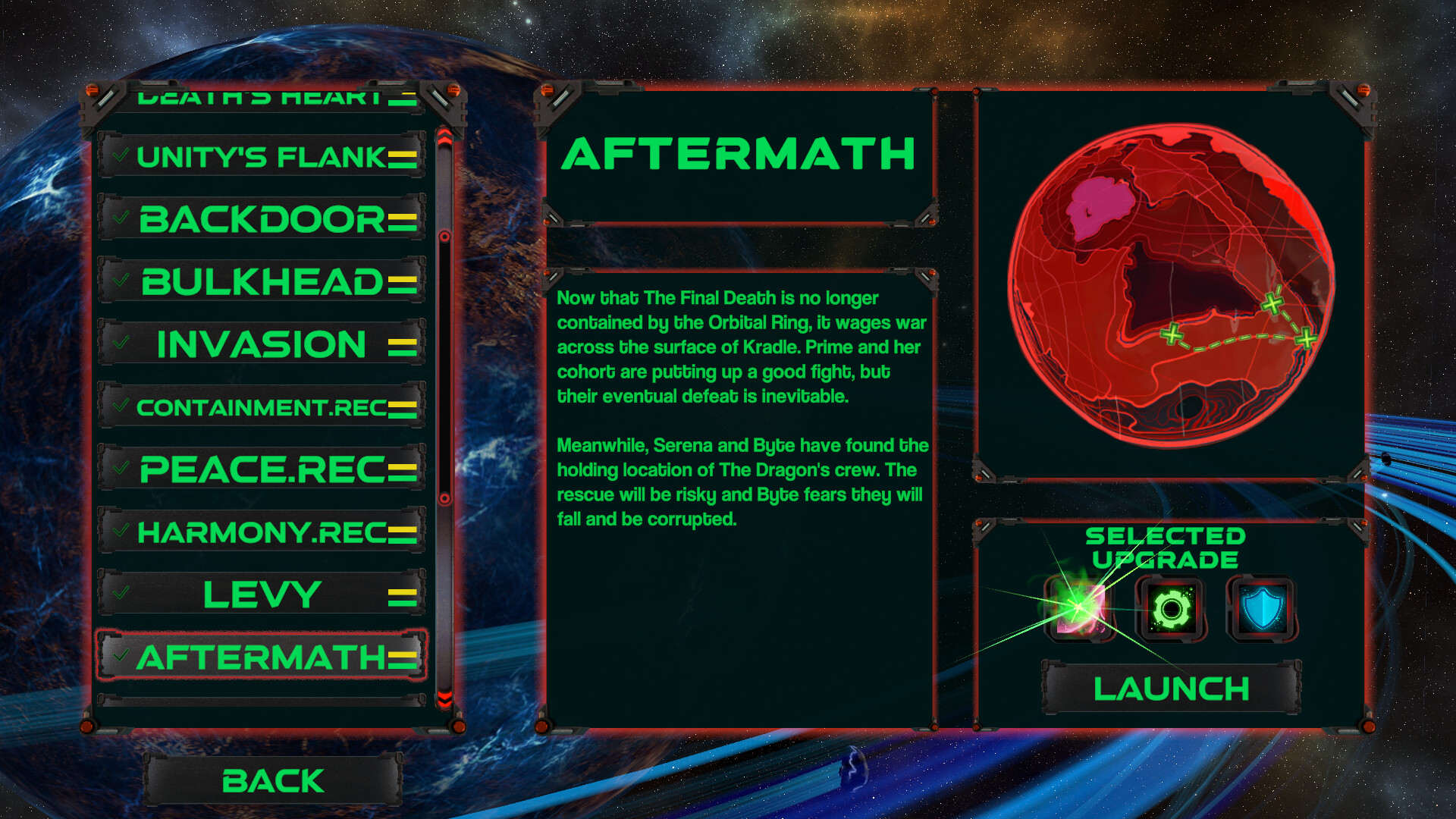Toggle the checkmark on PEACE.REC
The width and height of the screenshot is (1456, 819).
pyautogui.click(x=119, y=468)
